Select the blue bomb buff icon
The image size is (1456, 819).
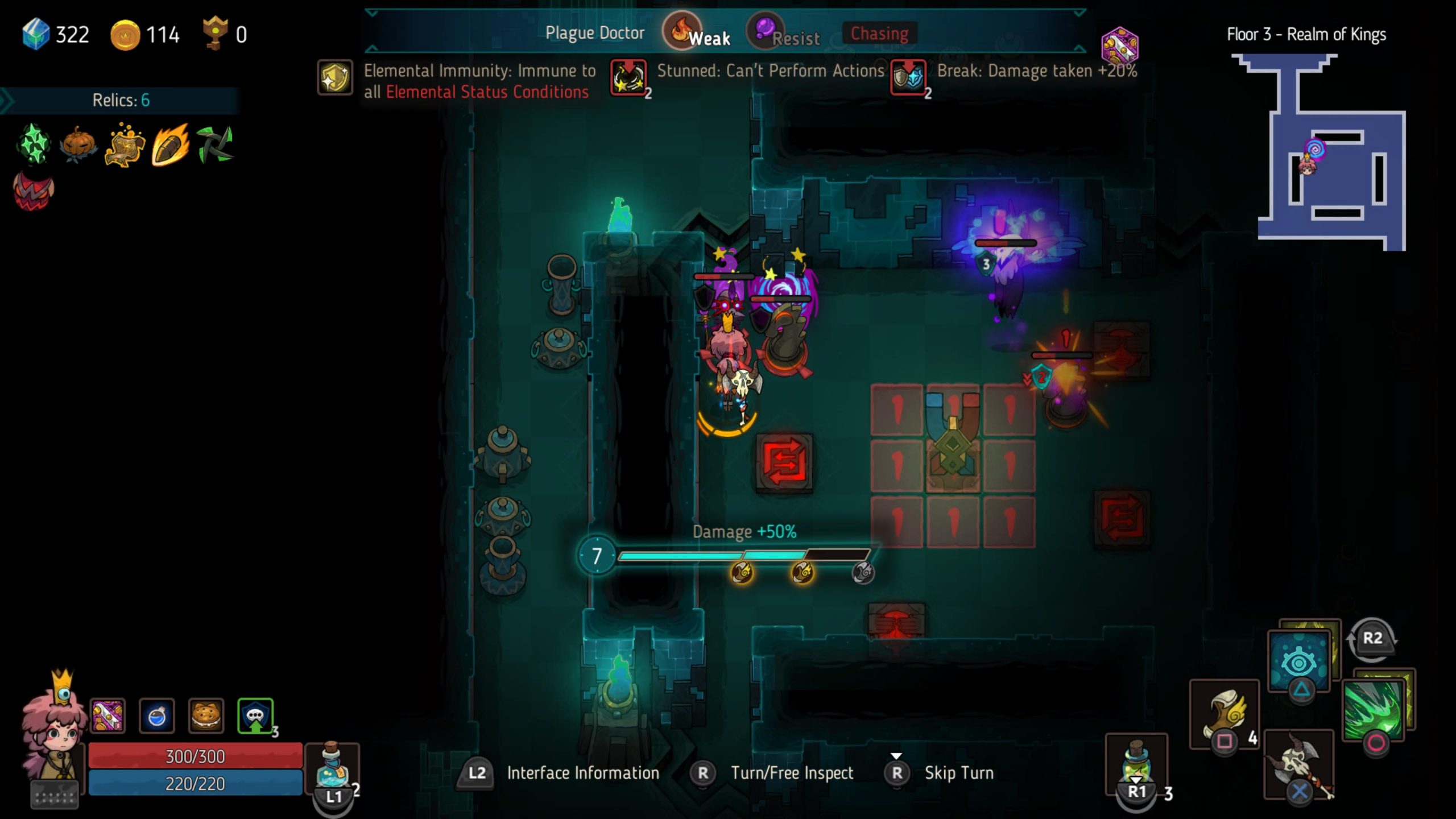[x=156, y=716]
